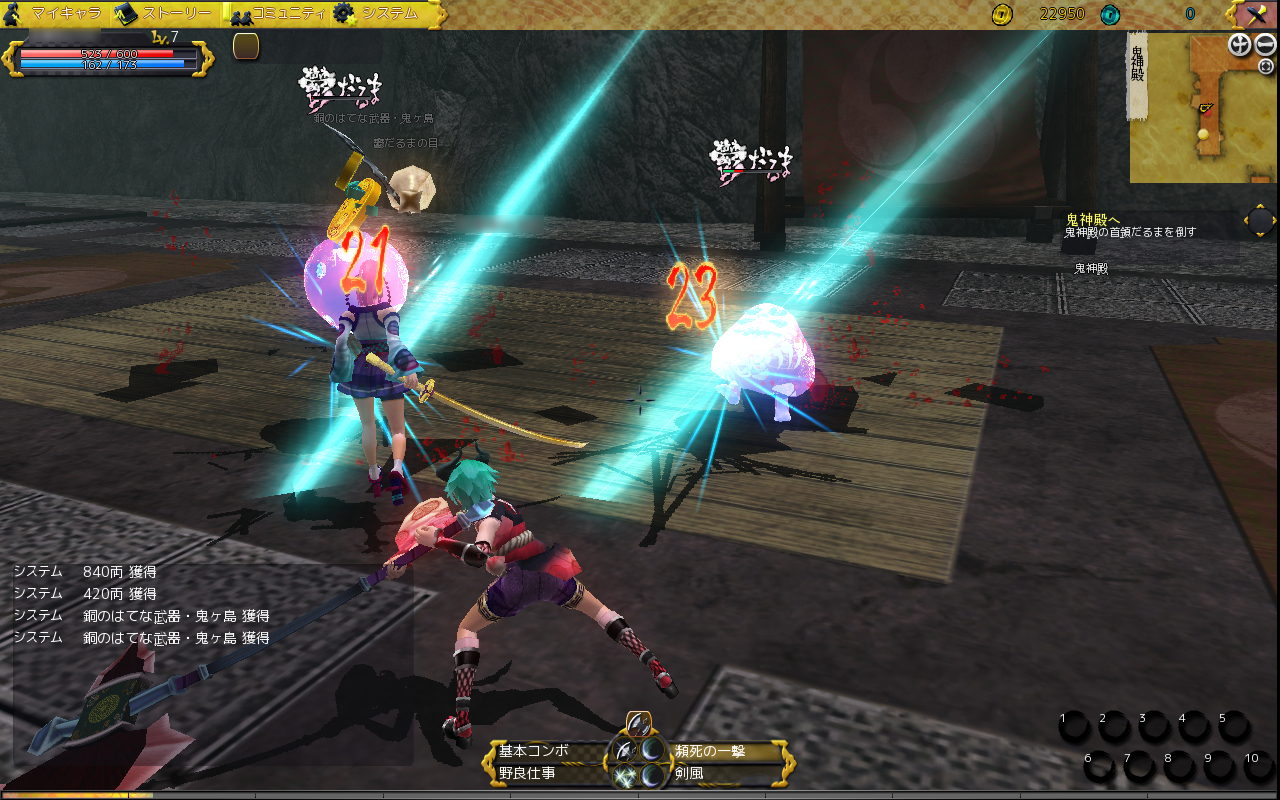The height and width of the screenshot is (800, 1280).
Task: Activate the 剣風 crescent skill icon
Action: tap(653, 775)
